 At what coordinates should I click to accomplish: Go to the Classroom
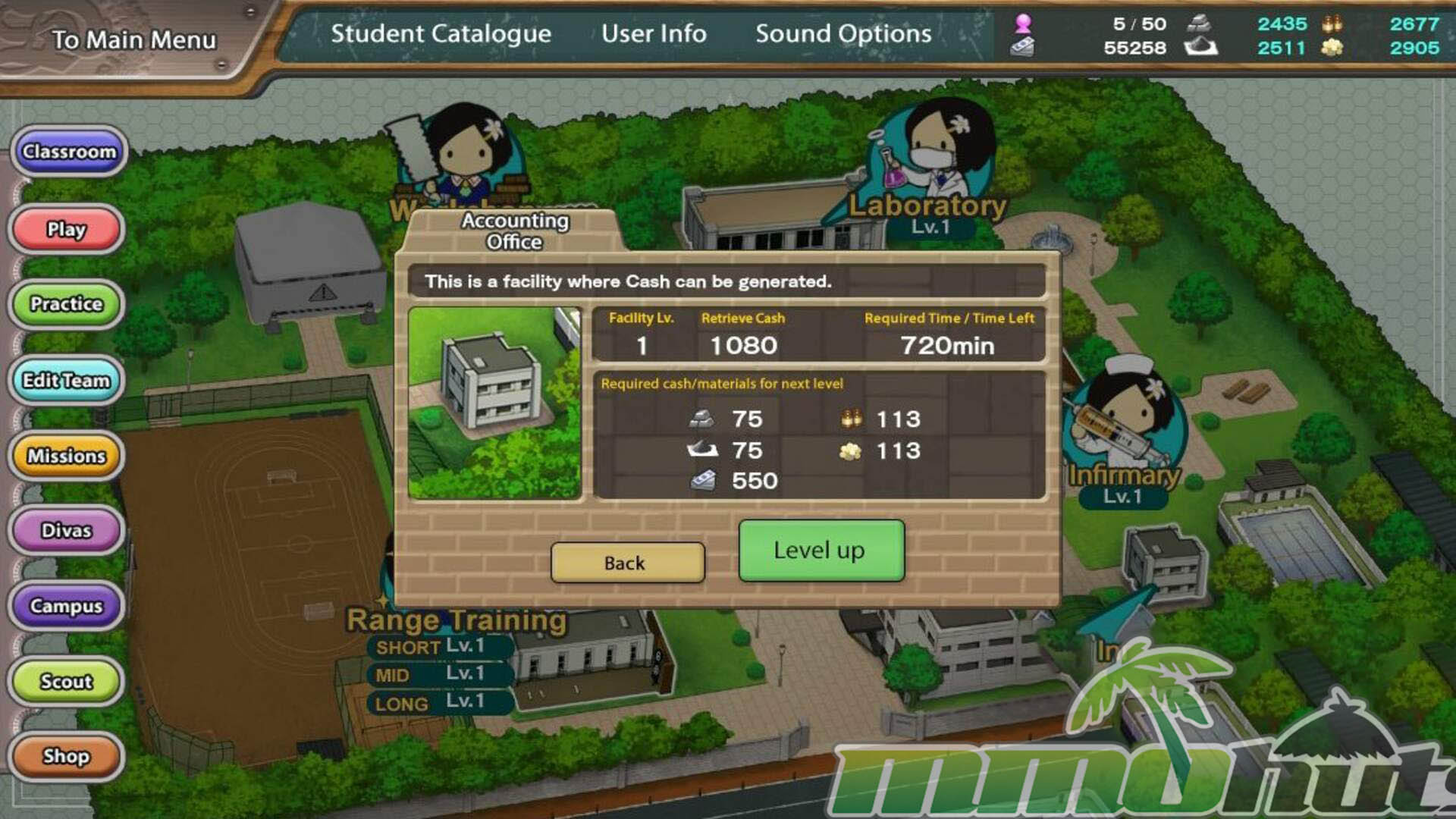(x=69, y=152)
